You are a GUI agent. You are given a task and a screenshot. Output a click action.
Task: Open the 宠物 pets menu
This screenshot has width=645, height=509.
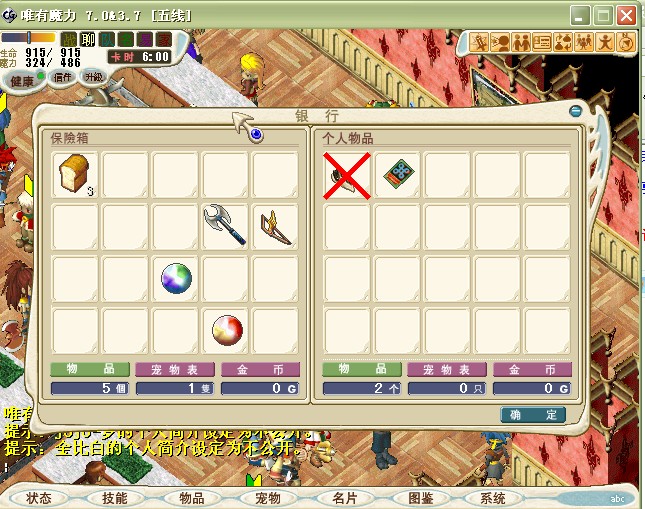click(x=268, y=498)
